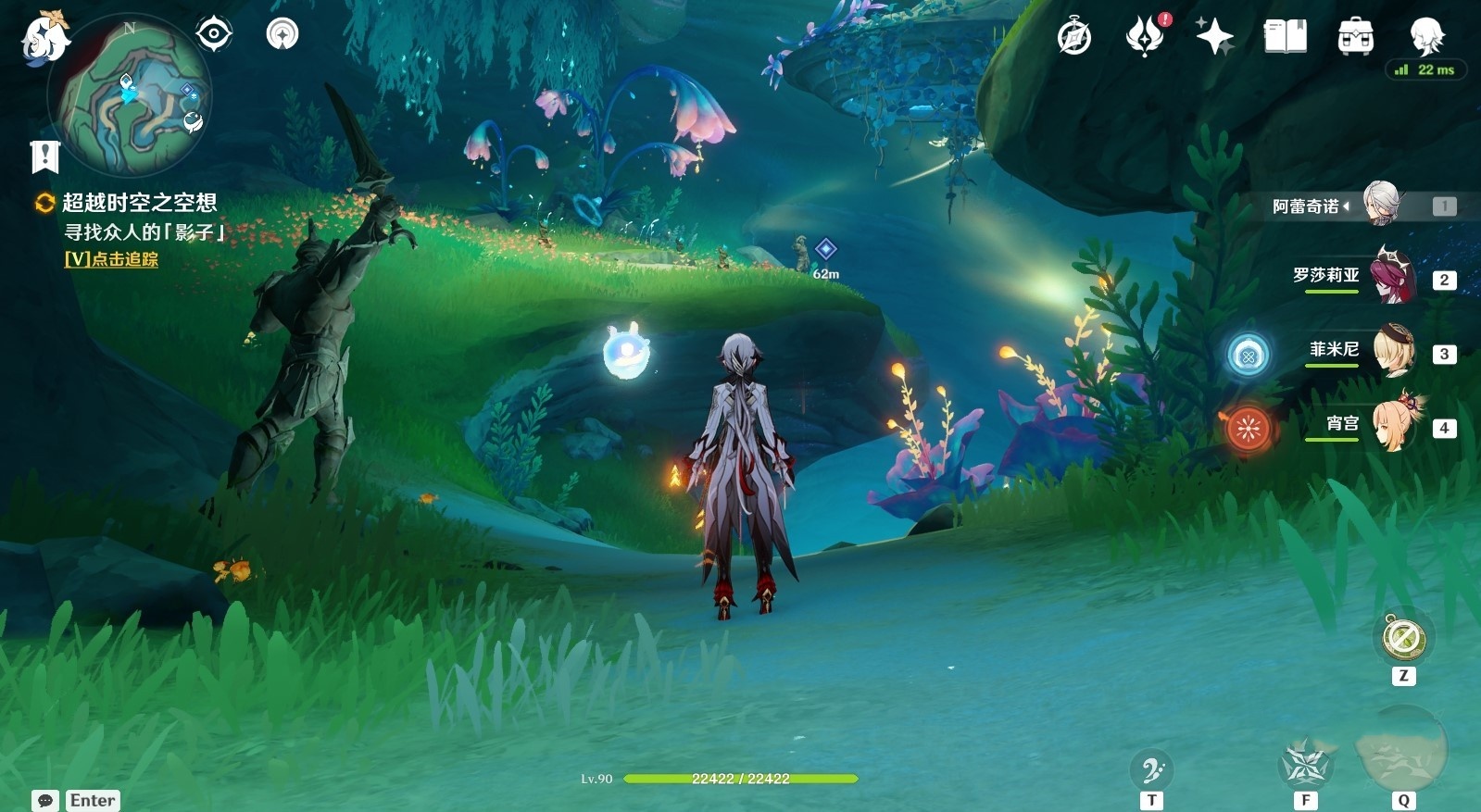Image resolution: width=1481 pixels, height=812 pixels.
Task: Use the compass gadget icon
Action: click(x=1403, y=638)
